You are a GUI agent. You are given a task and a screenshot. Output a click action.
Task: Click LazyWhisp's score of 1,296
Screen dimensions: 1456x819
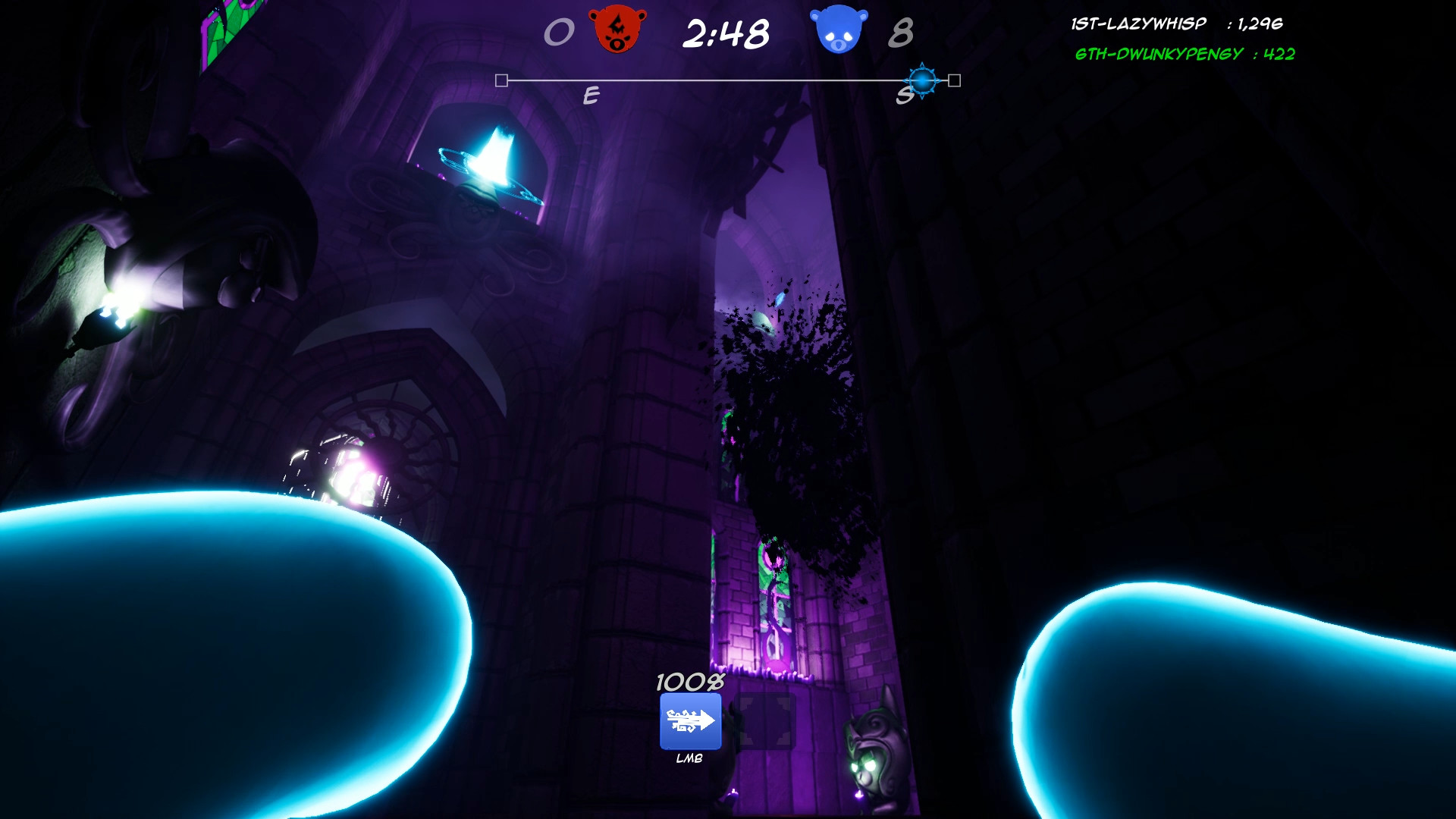[1260, 23]
